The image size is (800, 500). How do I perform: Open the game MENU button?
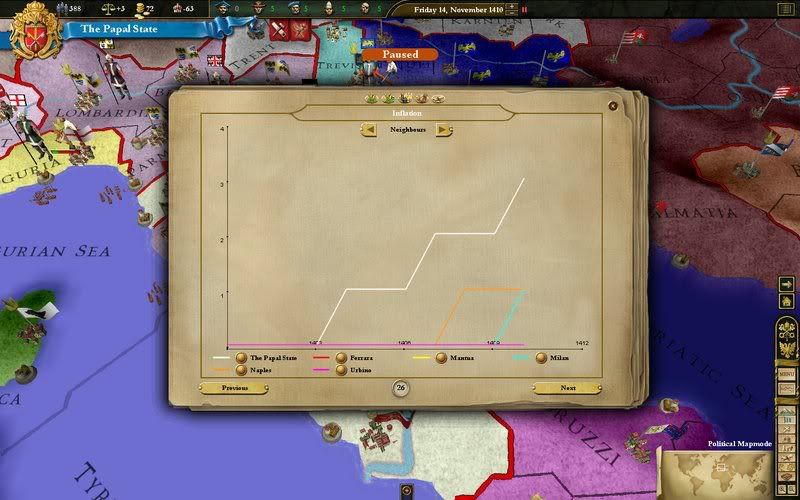click(787, 373)
